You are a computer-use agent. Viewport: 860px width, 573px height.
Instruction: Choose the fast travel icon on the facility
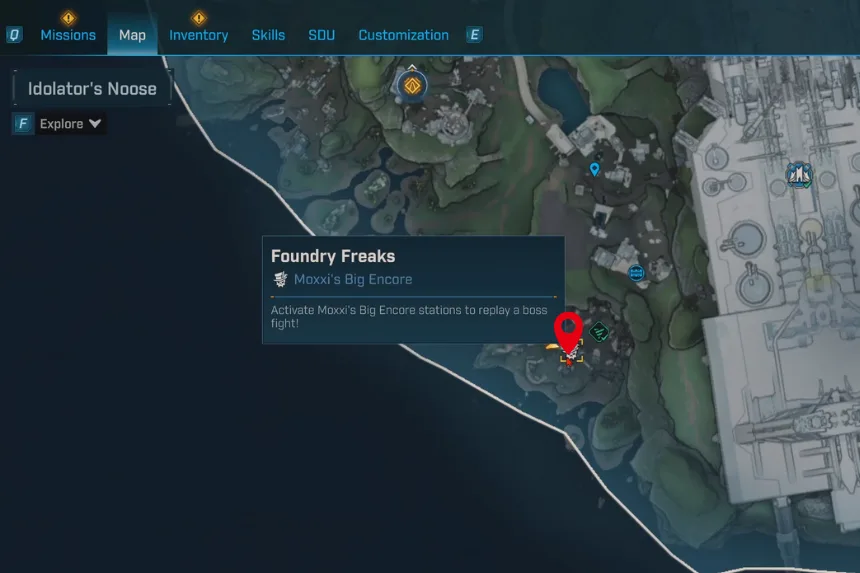click(x=798, y=175)
